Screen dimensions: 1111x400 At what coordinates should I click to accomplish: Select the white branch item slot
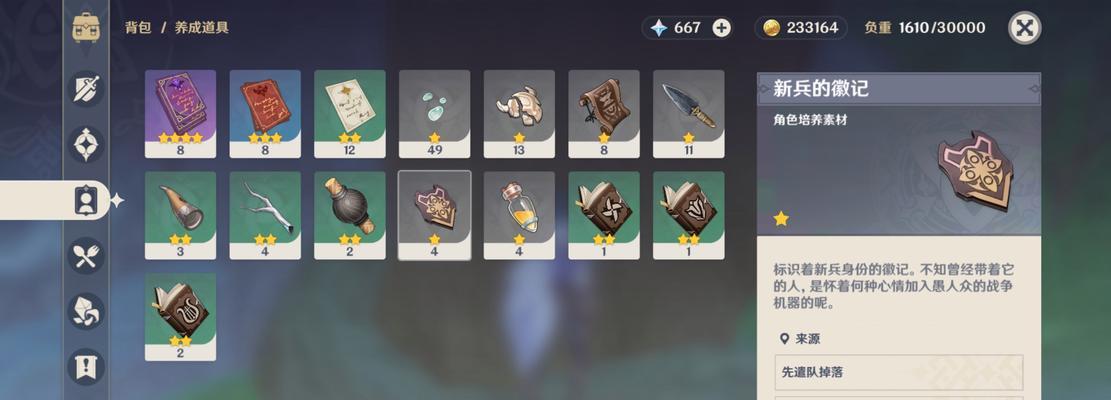point(265,210)
